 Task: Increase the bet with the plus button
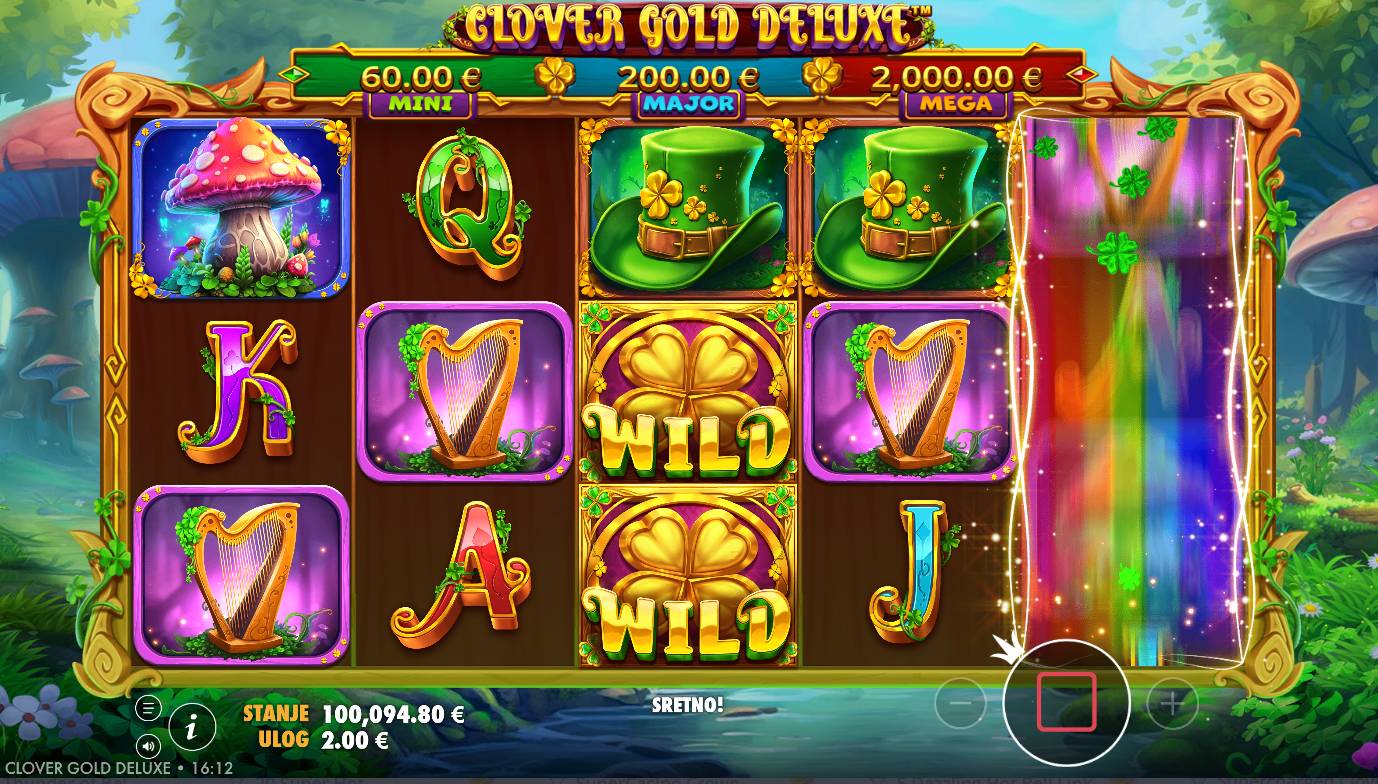[x=1171, y=705]
